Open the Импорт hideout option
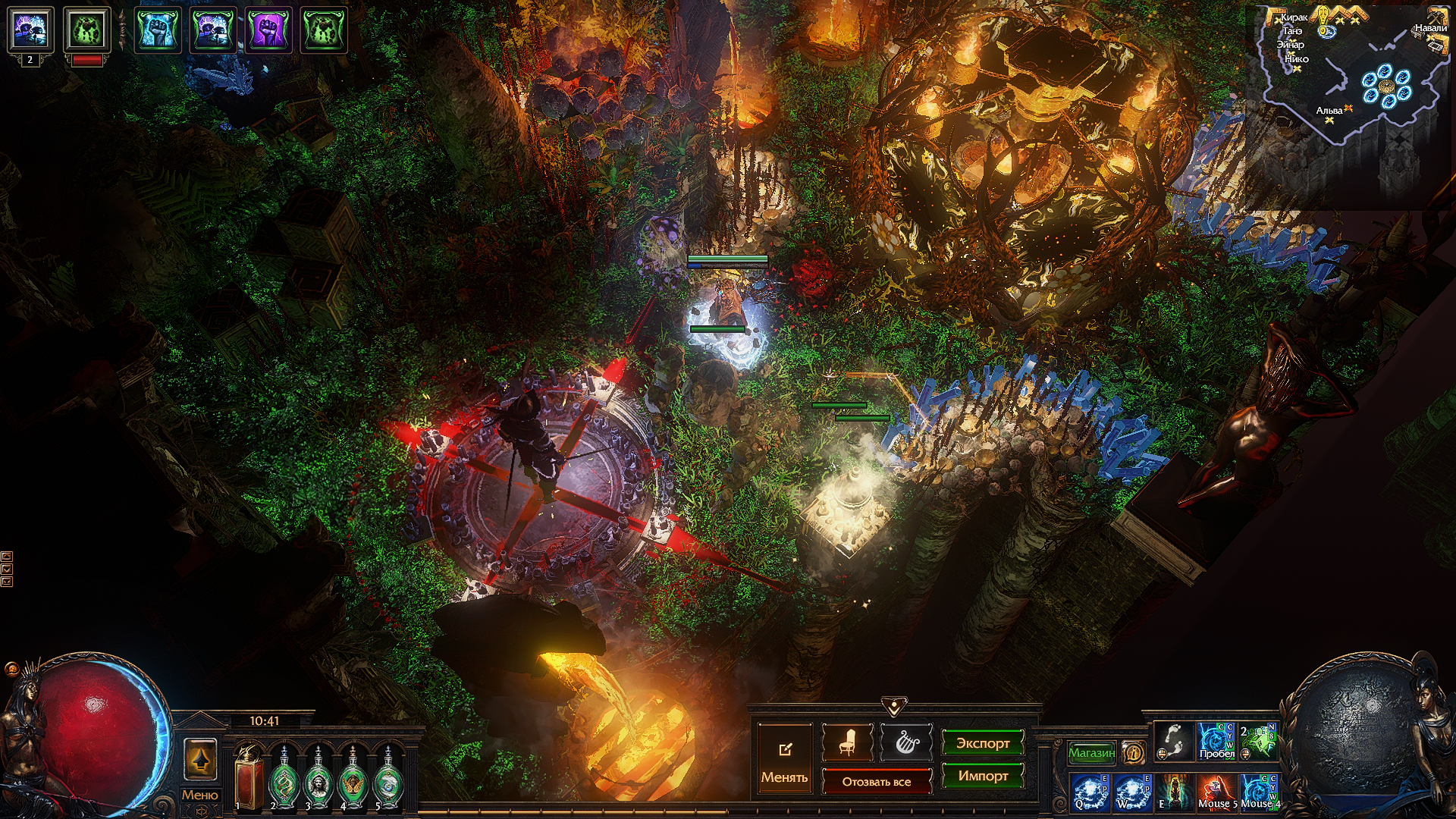Screen dimensions: 1456x819 pyautogui.click(x=982, y=776)
